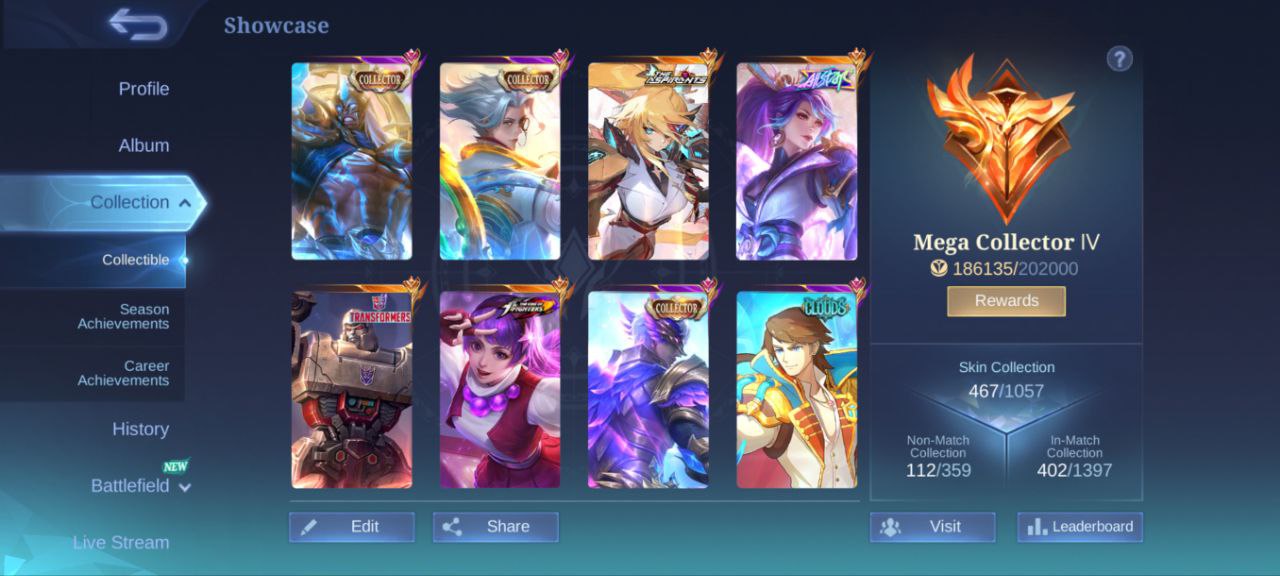Select the Collectible sub-tab
Screen dimensions: 1280x576
tap(135, 260)
